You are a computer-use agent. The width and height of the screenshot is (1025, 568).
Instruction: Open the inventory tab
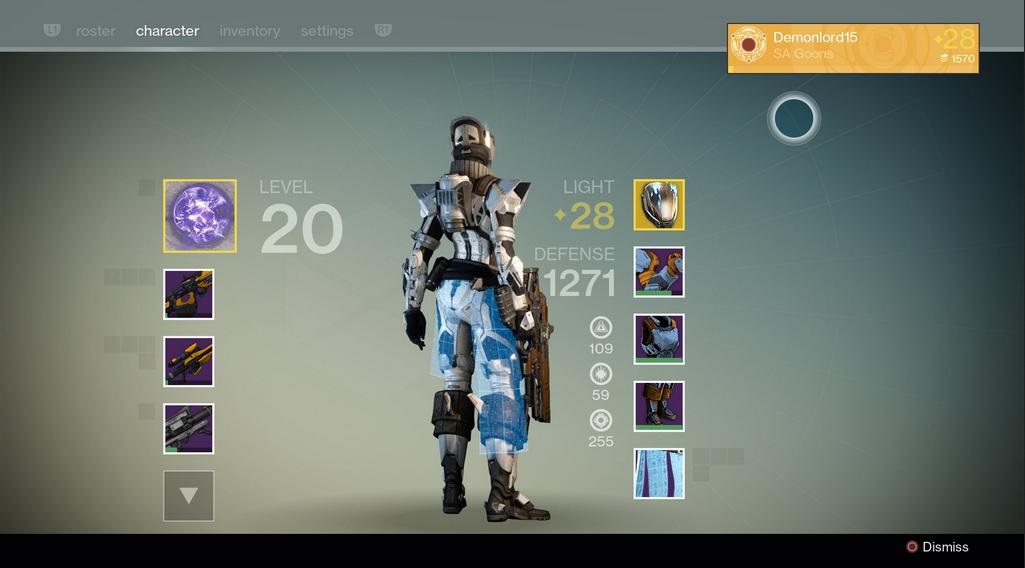(x=250, y=31)
